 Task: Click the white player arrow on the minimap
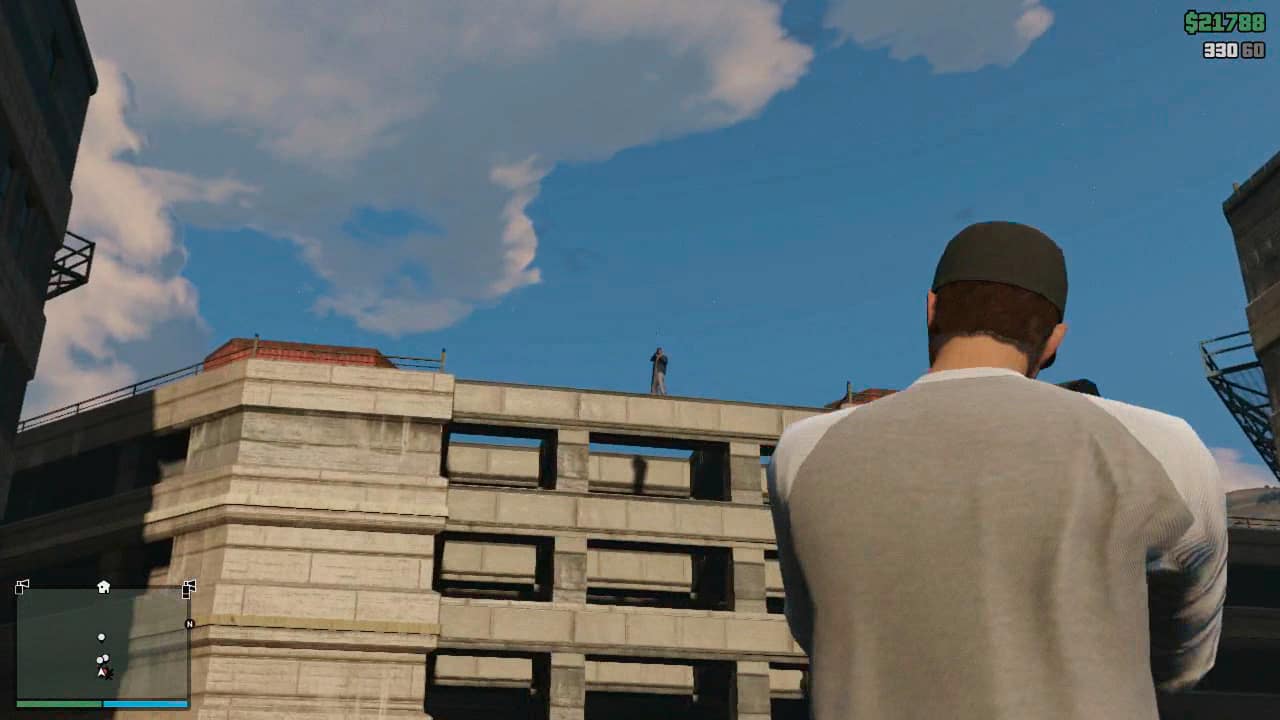click(x=101, y=672)
